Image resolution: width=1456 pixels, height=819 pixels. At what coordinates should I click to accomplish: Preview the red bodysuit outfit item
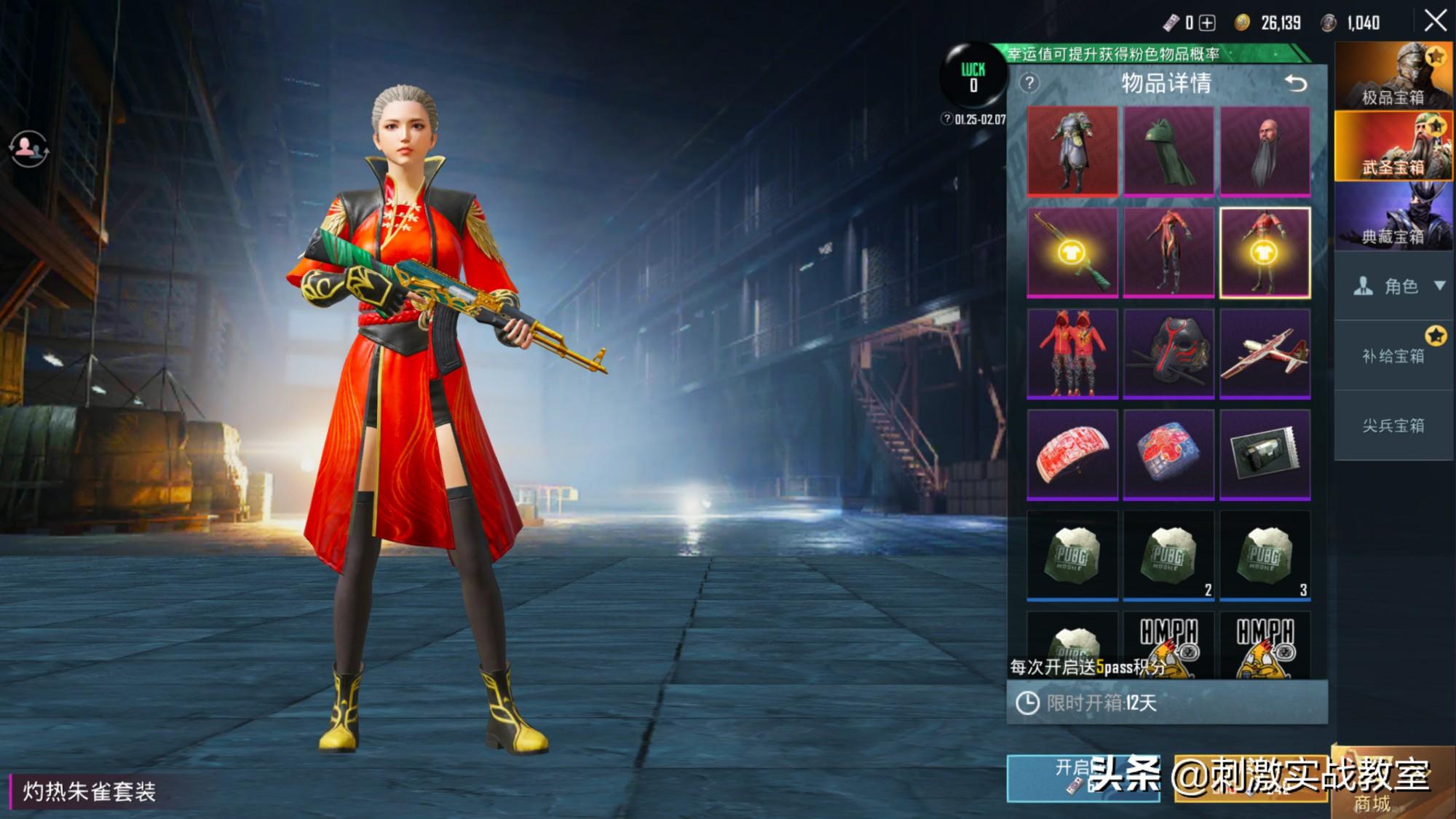[x=1168, y=253]
